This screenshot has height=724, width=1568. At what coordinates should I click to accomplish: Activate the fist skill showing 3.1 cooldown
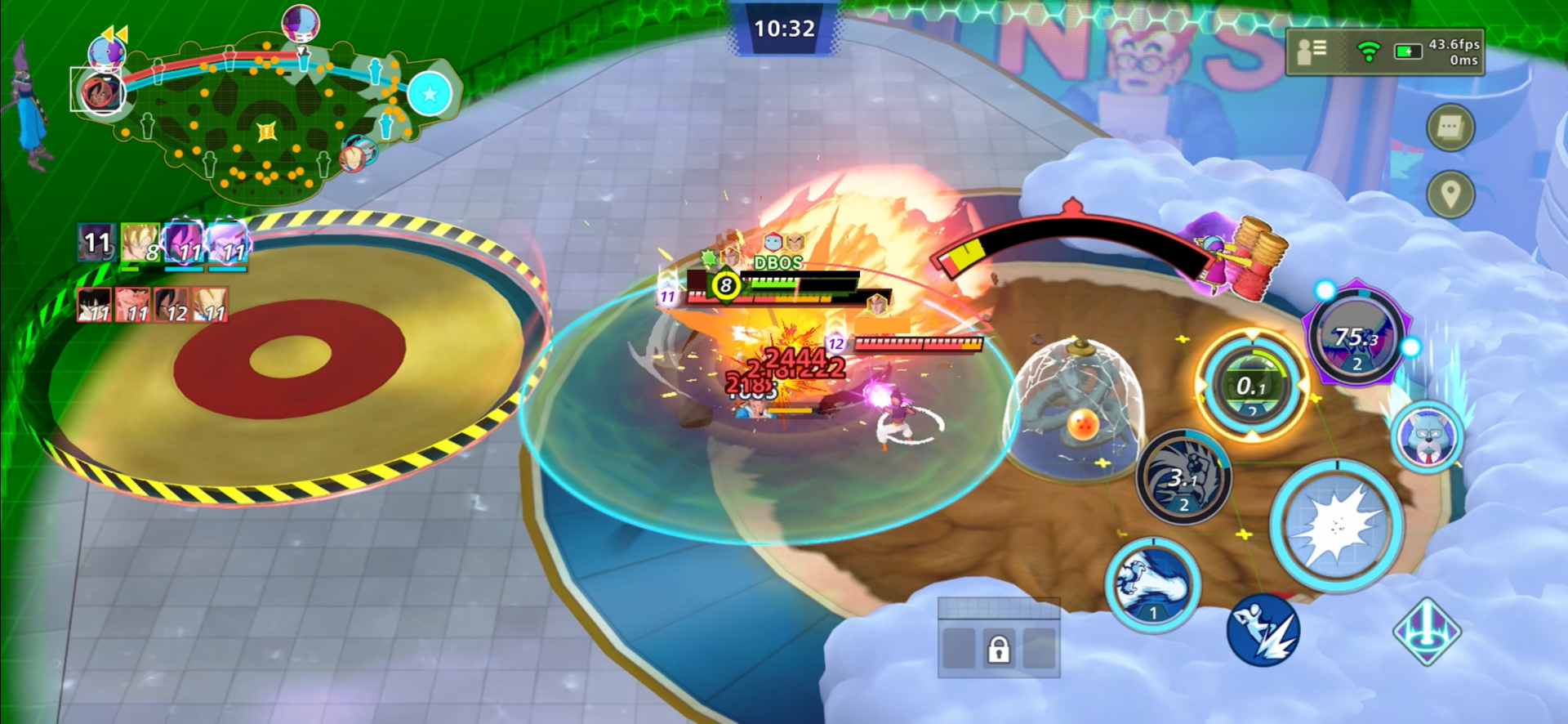[1183, 477]
